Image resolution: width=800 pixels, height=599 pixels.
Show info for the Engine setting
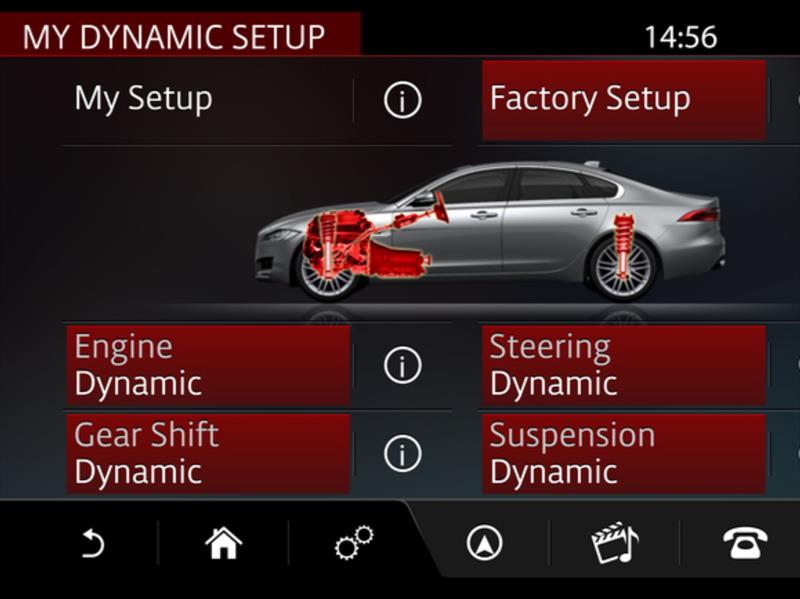[402, 366]
